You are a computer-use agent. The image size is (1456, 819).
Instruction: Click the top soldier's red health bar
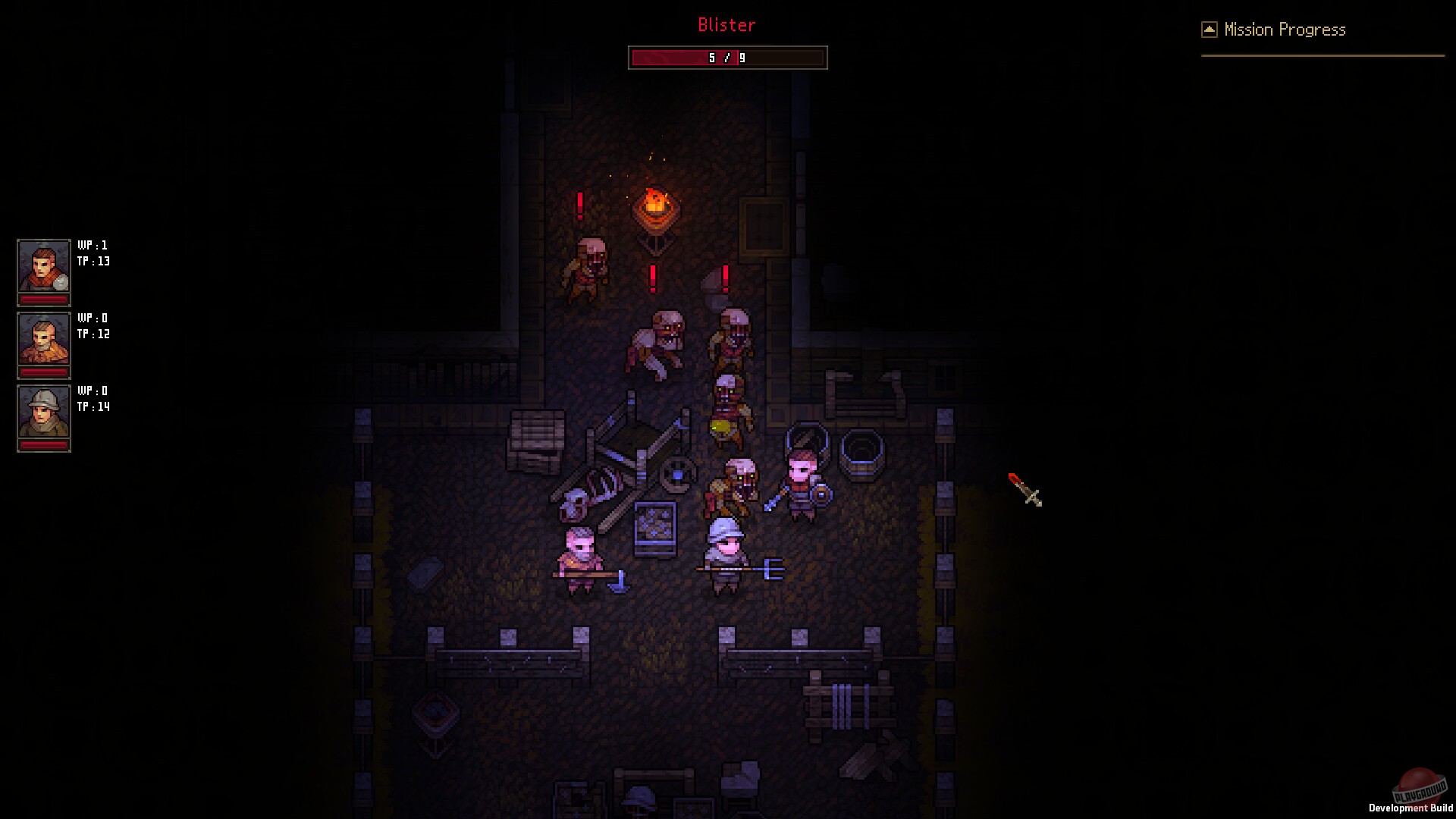(43, 300)
